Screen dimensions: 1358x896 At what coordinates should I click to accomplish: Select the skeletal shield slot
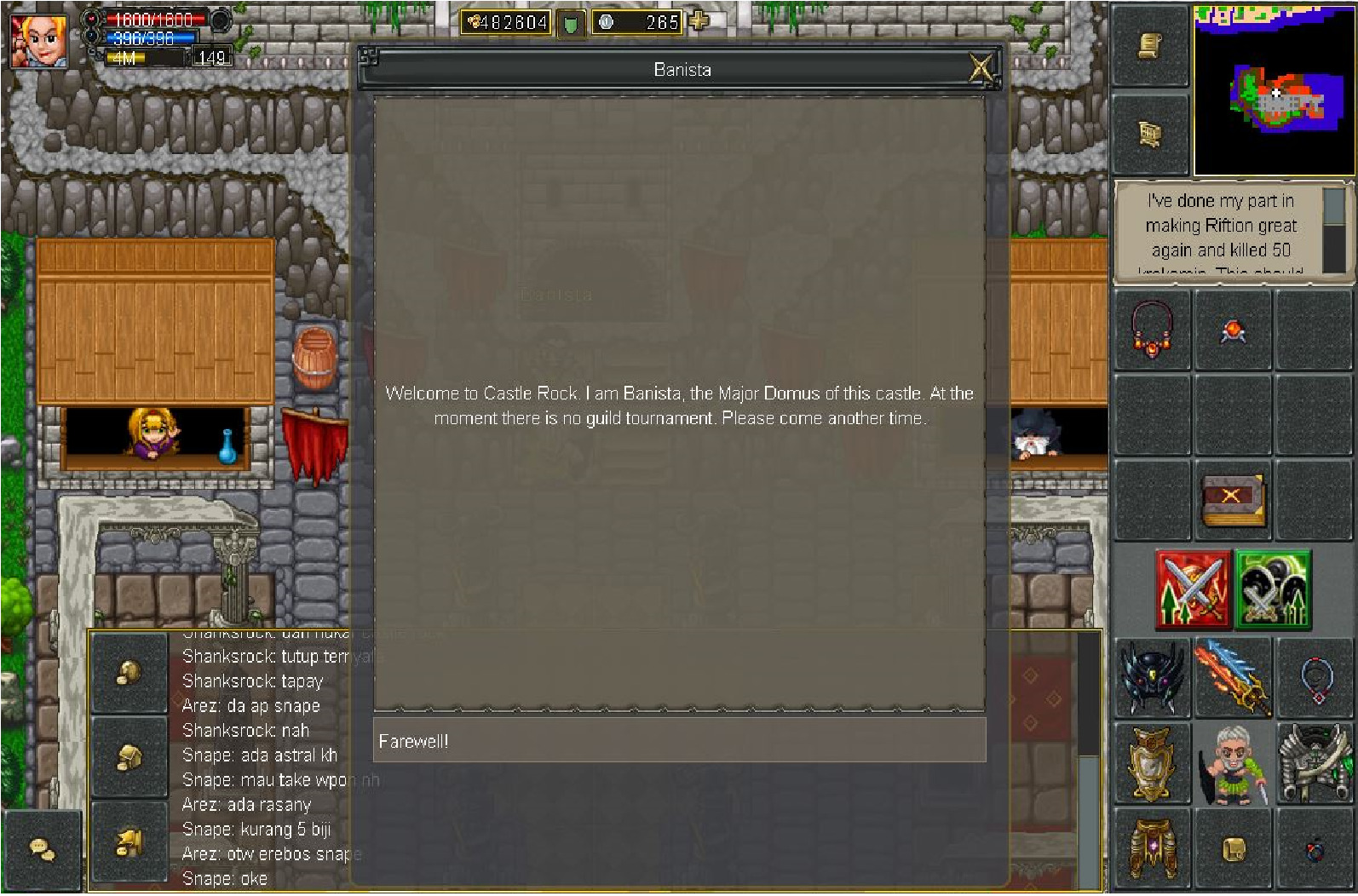[x=1314, y=764]
